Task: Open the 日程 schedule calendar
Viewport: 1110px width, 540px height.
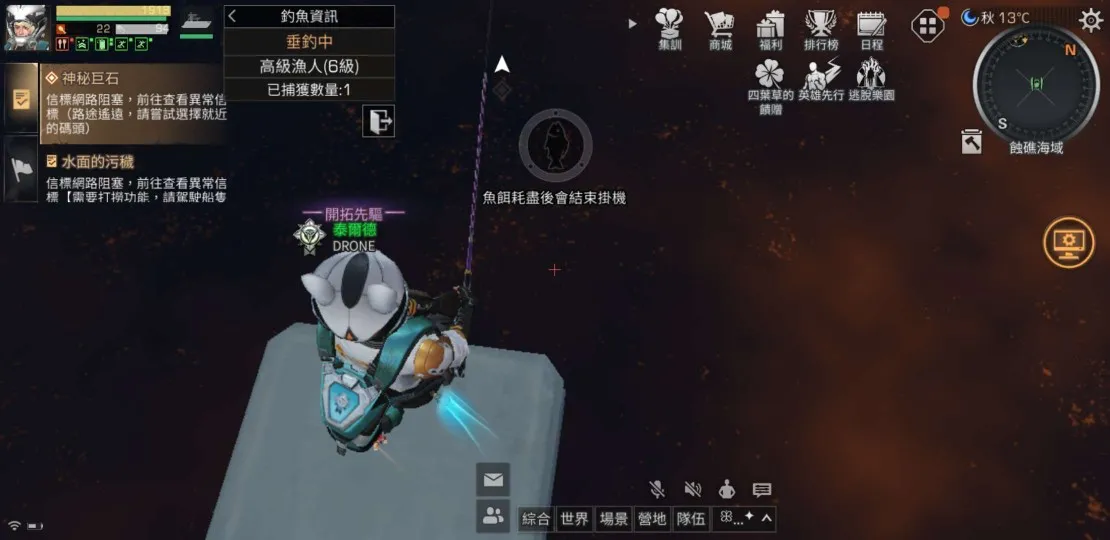Action: pyautogui.click(x=871, y=28)
